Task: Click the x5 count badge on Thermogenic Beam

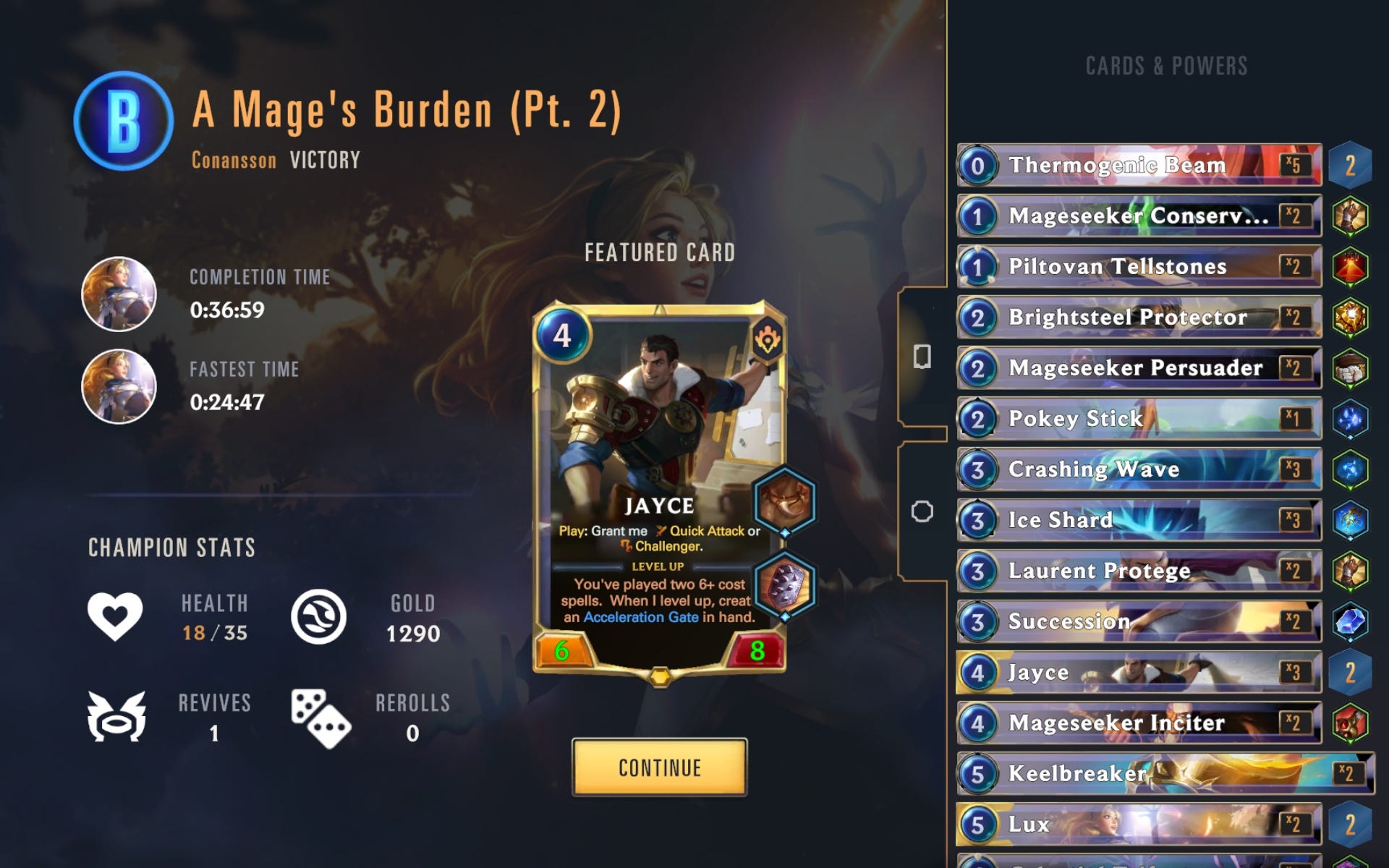Action: click(x=1296, y=165)
